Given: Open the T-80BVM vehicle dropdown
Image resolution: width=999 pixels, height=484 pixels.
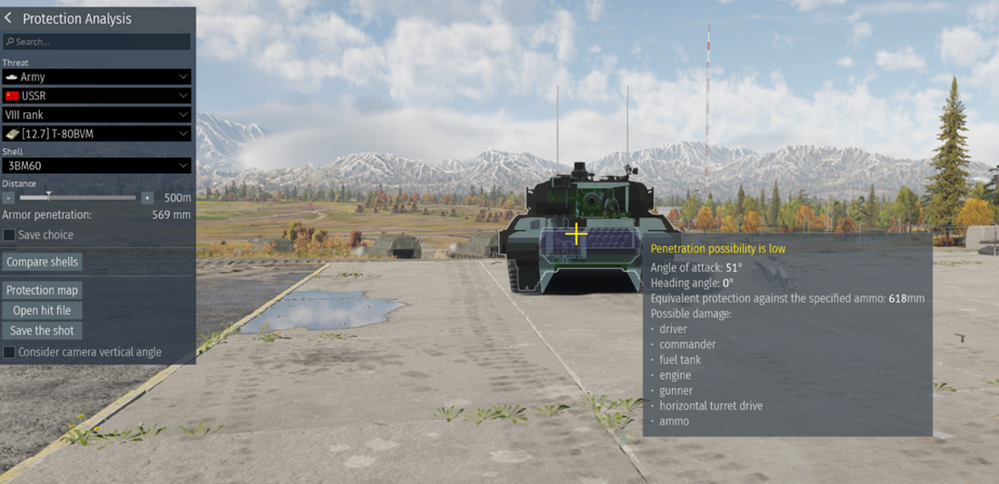Looking at the screenshot, I should click(96, 133).
